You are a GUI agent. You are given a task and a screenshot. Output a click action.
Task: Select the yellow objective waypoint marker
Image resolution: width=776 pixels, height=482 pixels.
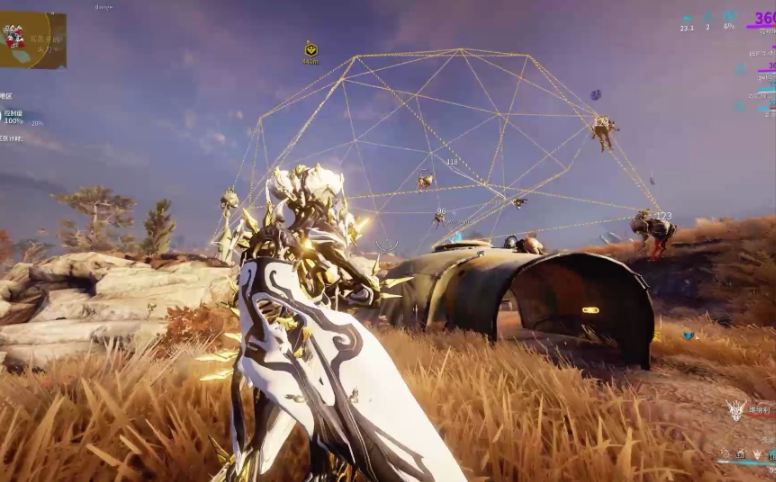coord(311,49)
